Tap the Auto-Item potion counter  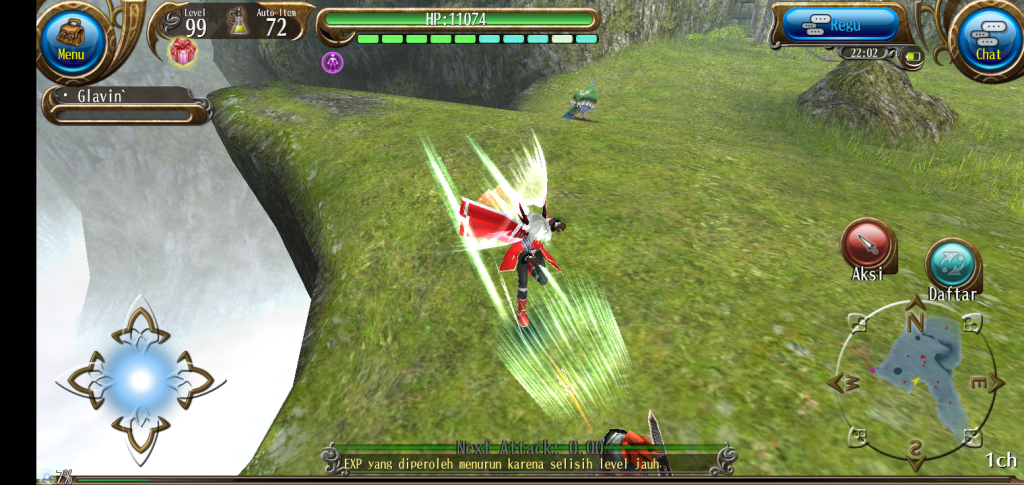(x=264, y=21)
